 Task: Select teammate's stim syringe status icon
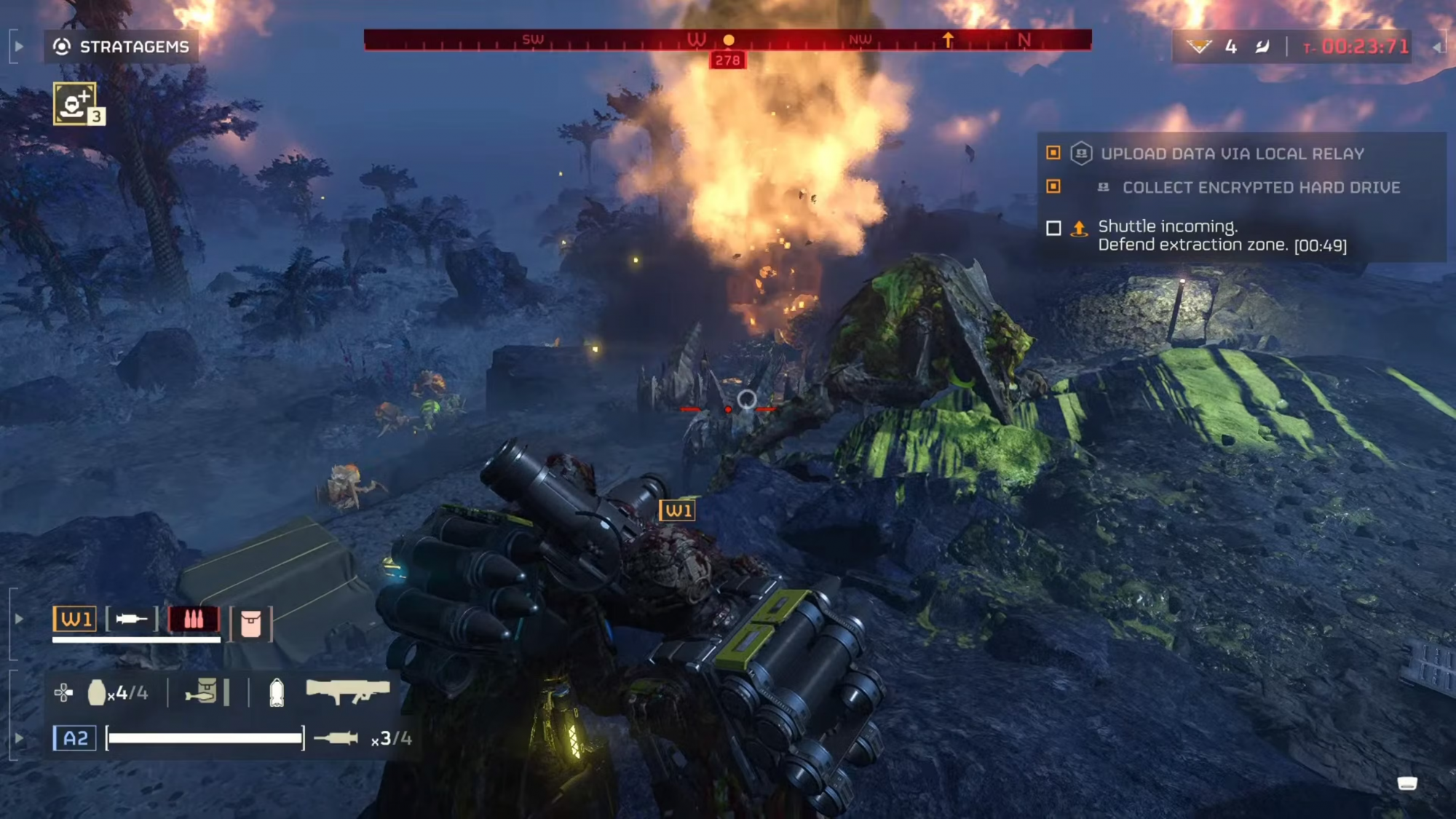[131, 620]
